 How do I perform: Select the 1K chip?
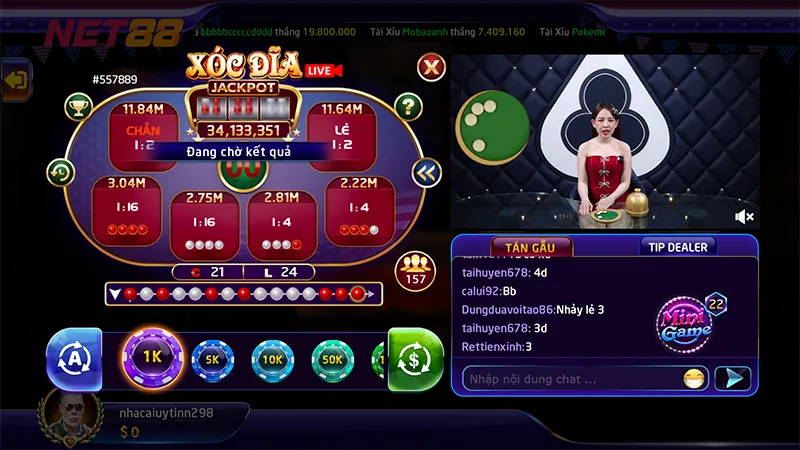151,357
